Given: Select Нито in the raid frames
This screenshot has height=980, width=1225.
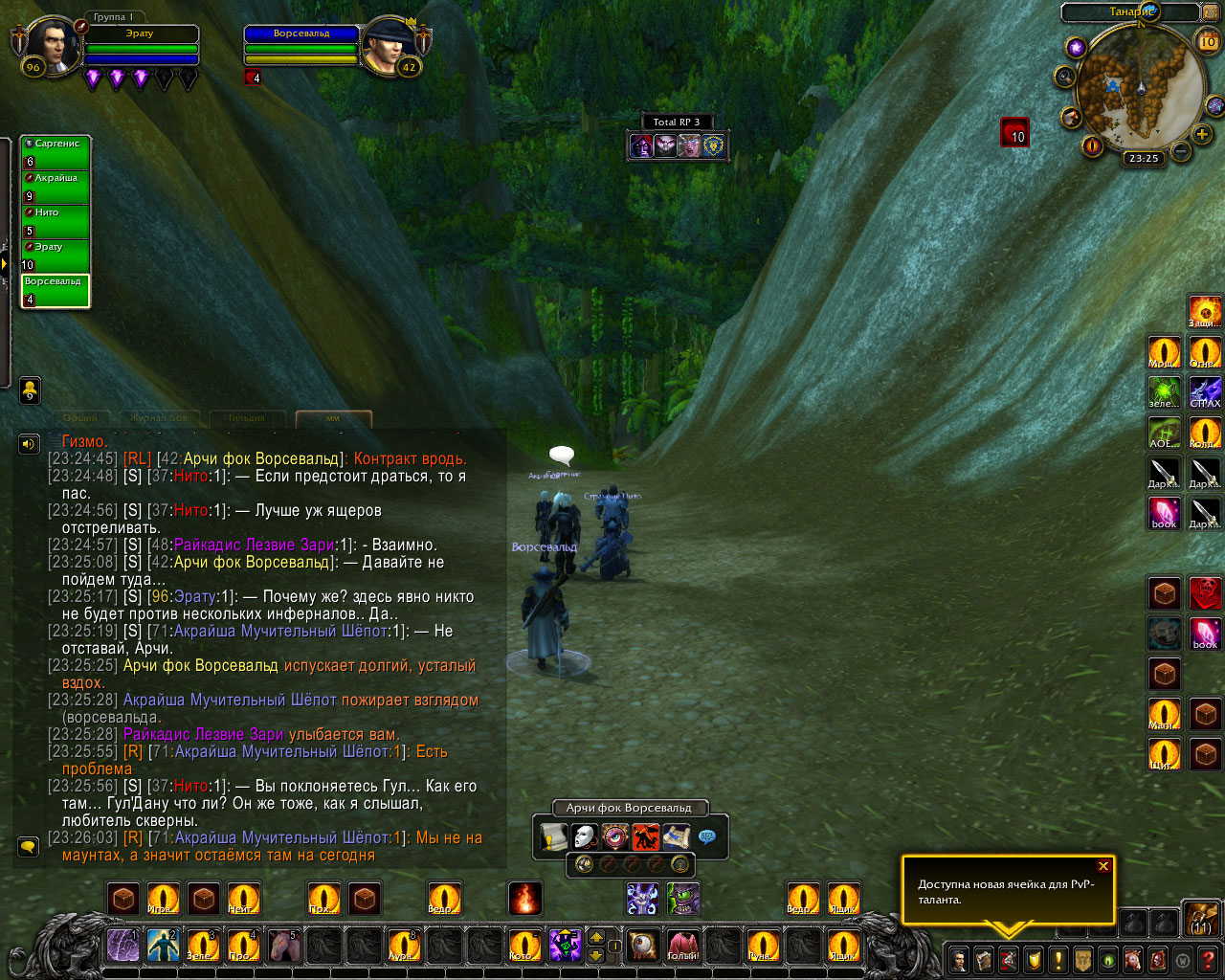Looking at the screenshot, I should [56, 221].
